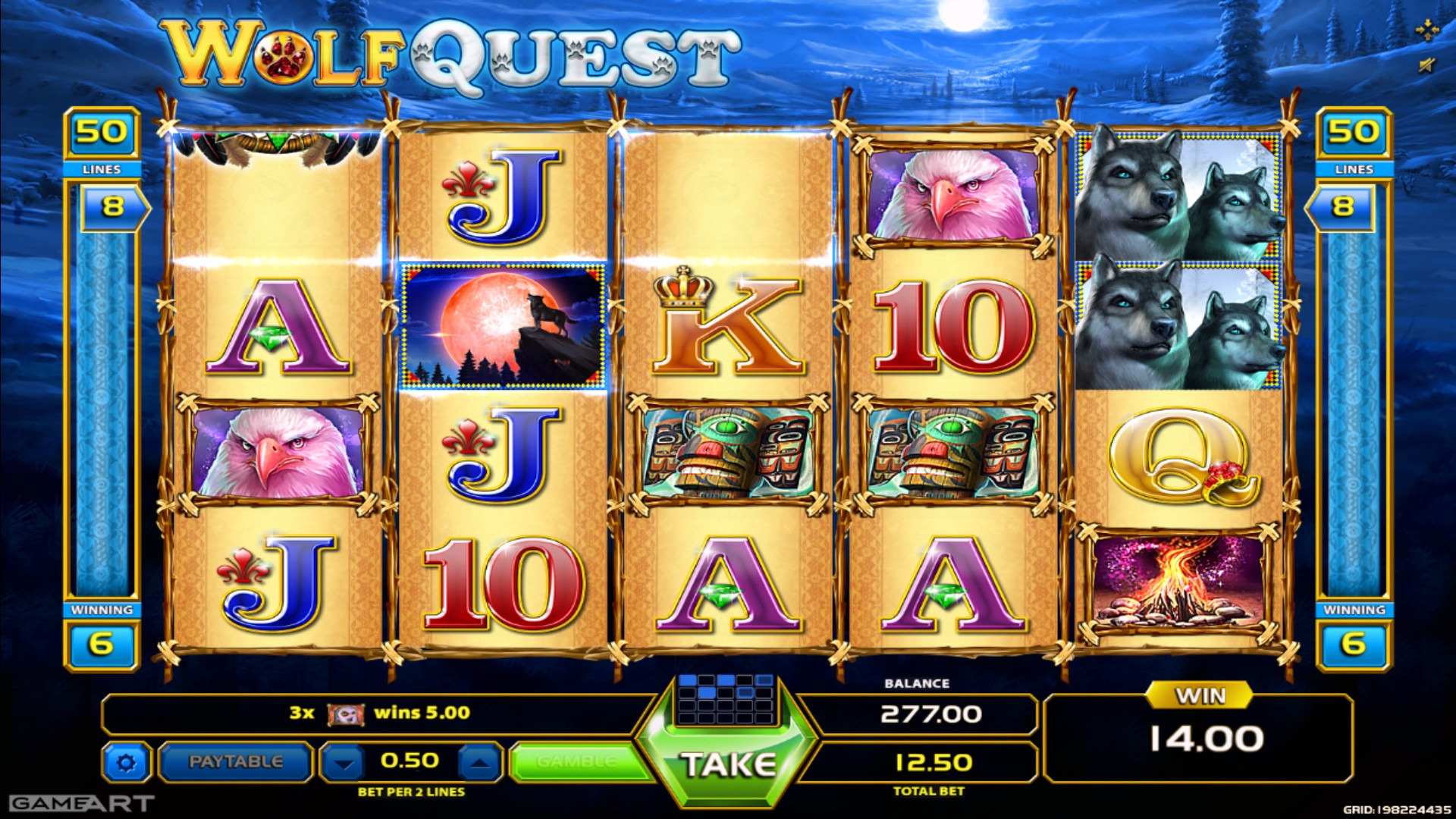Toggle fullscreen with the four-arrows icon

click(x=1427, y=30)
